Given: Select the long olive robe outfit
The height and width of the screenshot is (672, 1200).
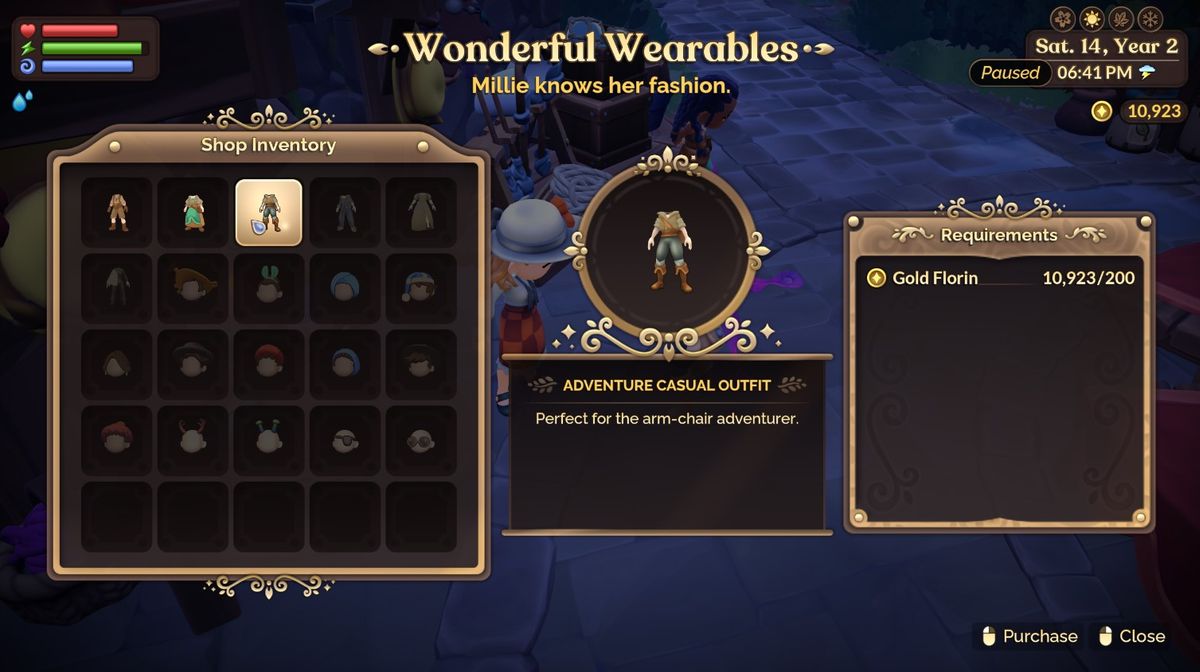Looking at the screenshot, I should click(421, 212).
